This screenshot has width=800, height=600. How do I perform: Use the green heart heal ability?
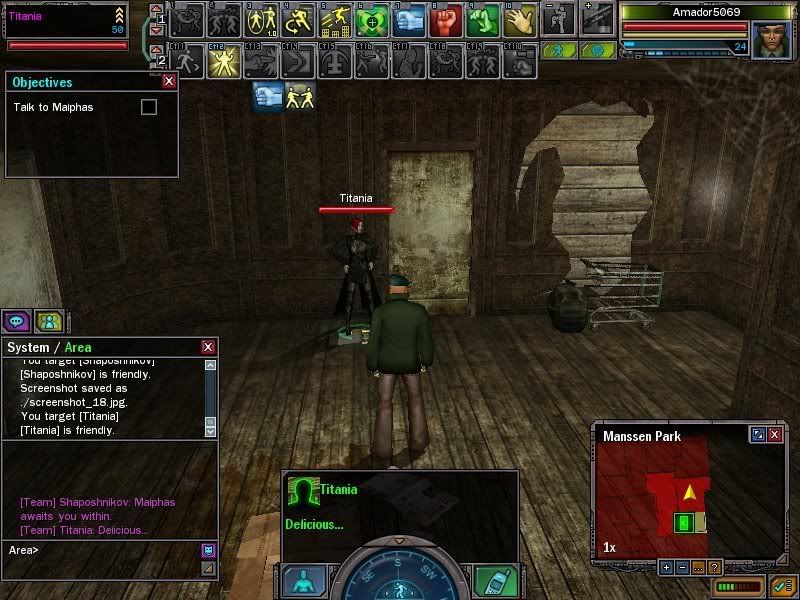point(370,19)
